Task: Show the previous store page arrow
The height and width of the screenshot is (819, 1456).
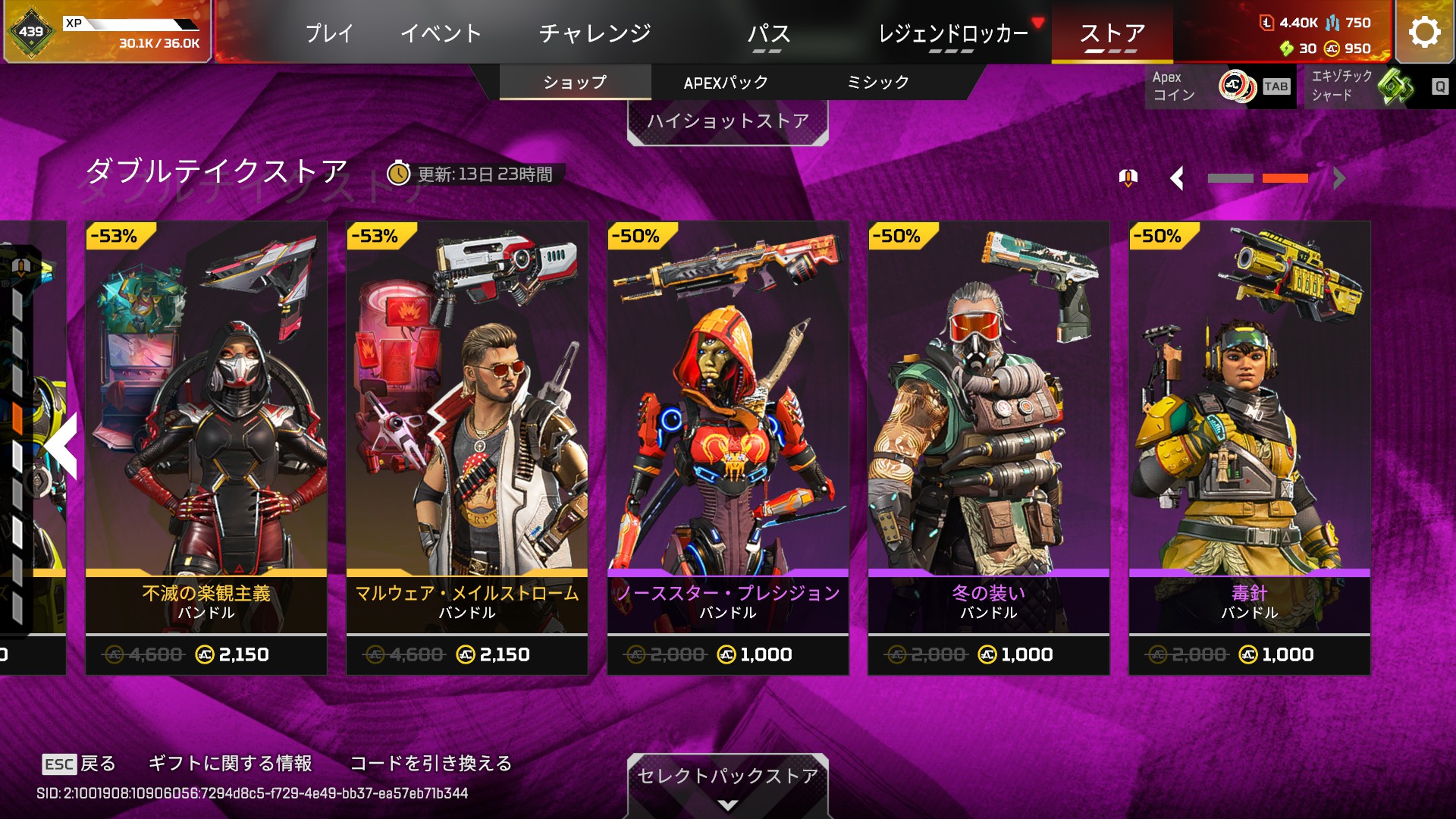Action: (x=1176, y=179)
